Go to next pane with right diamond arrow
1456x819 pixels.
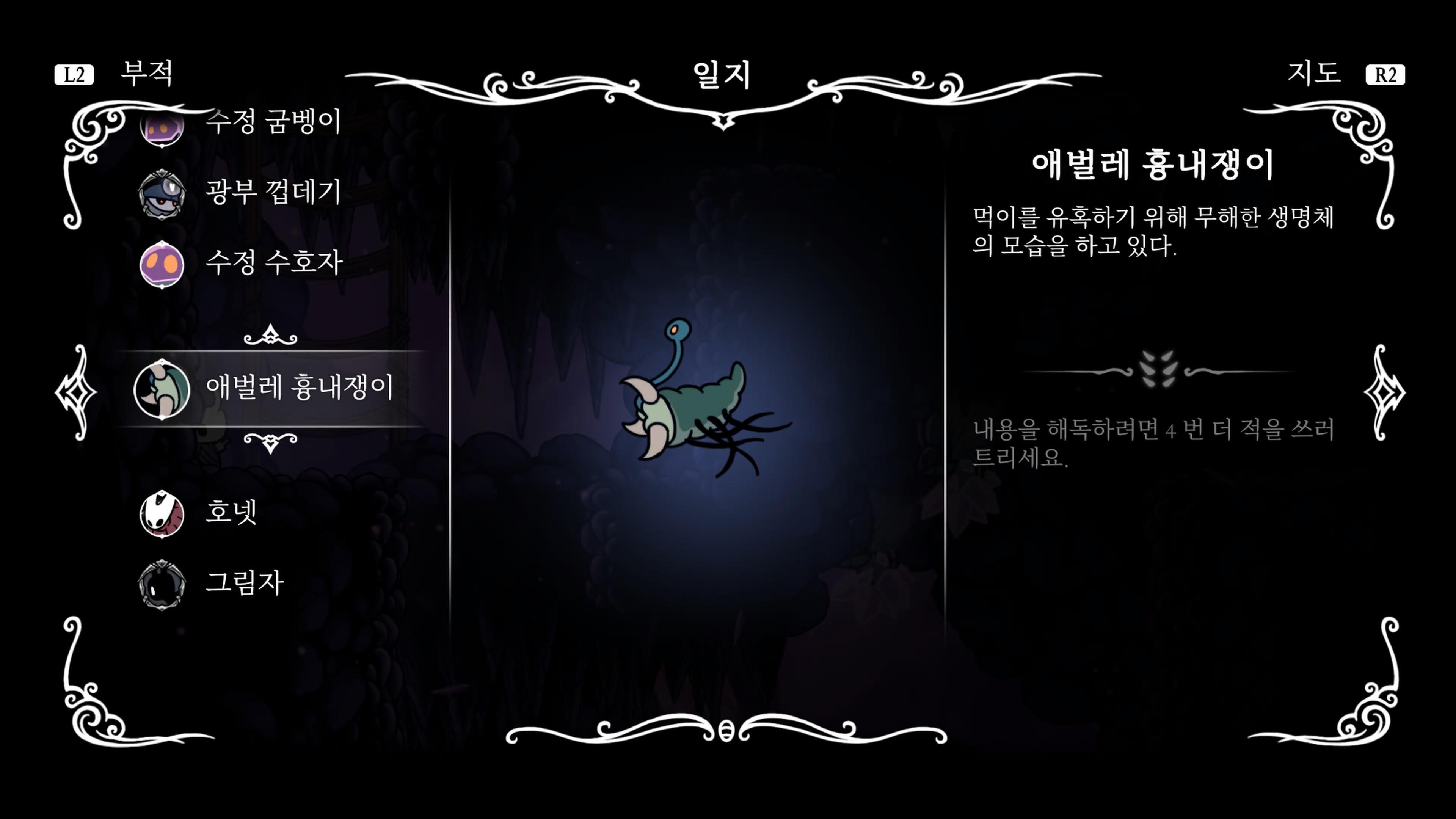(1384, 392)
